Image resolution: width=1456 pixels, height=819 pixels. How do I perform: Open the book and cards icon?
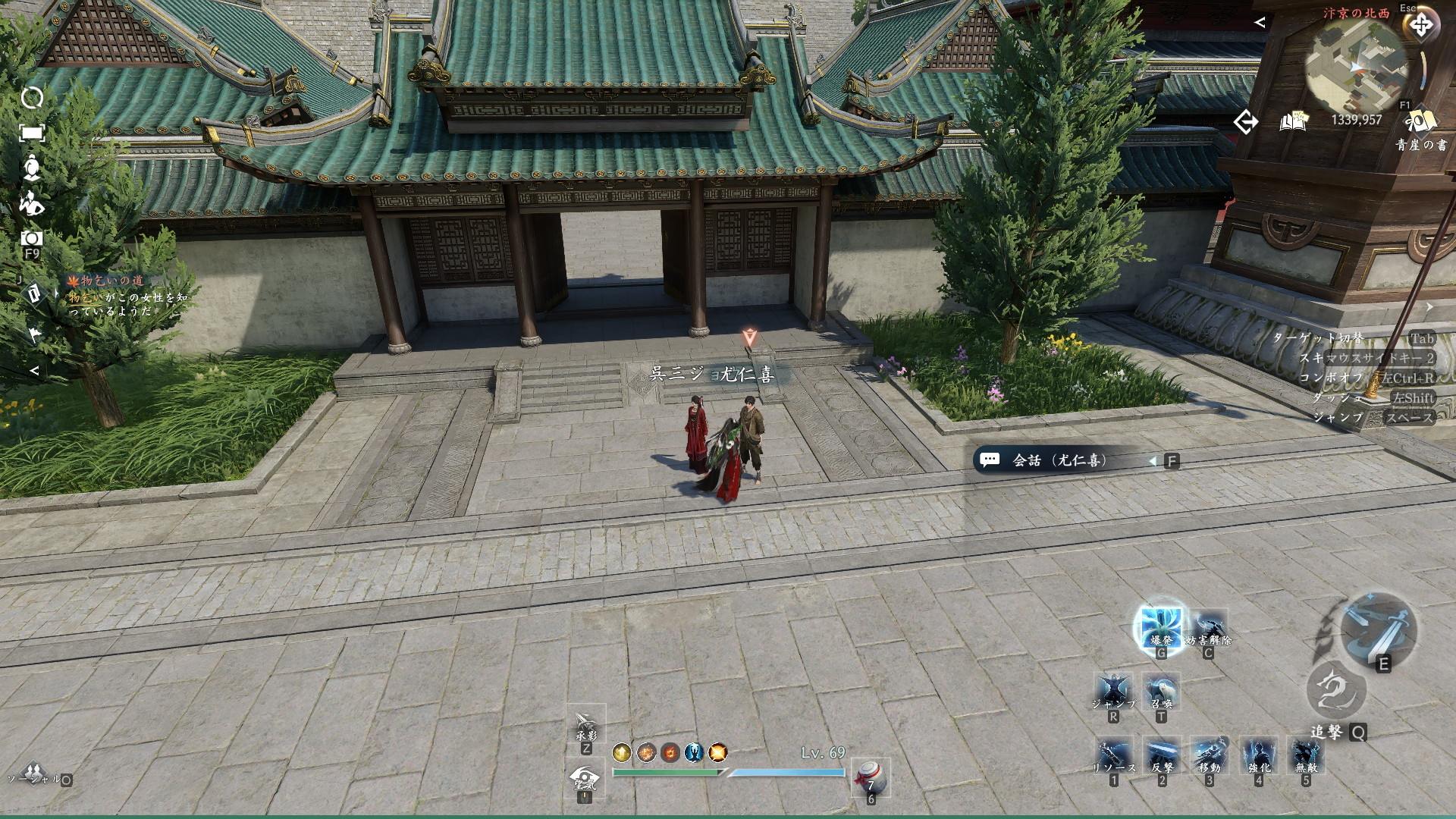coord(1294,121)
